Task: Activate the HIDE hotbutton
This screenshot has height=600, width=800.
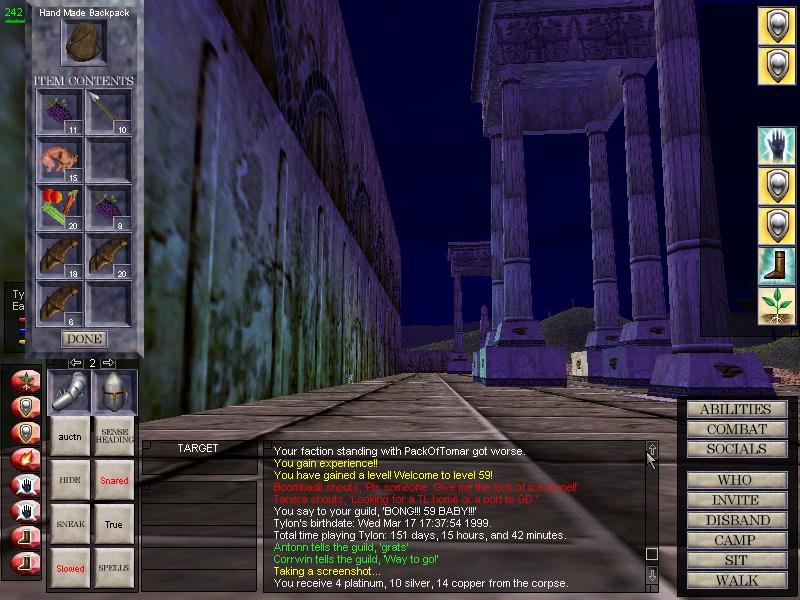Action: point(70,481)
